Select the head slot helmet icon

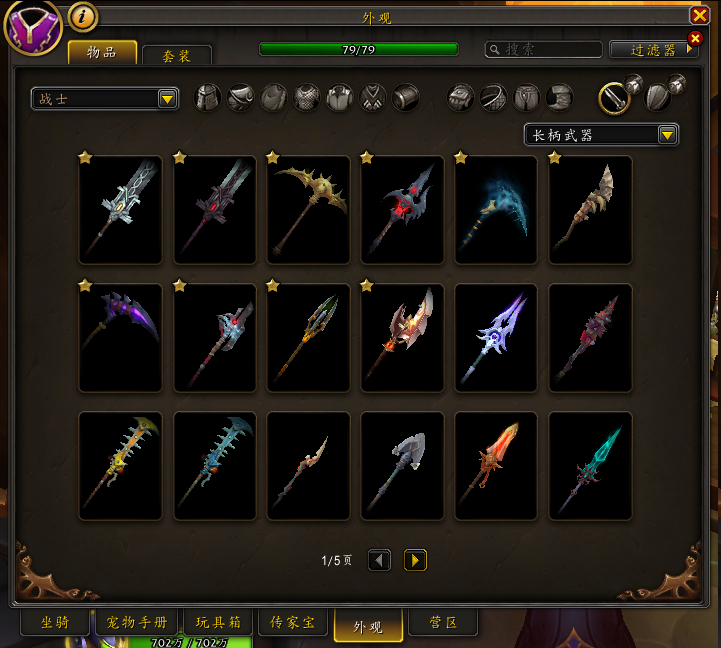click(207, 97)
